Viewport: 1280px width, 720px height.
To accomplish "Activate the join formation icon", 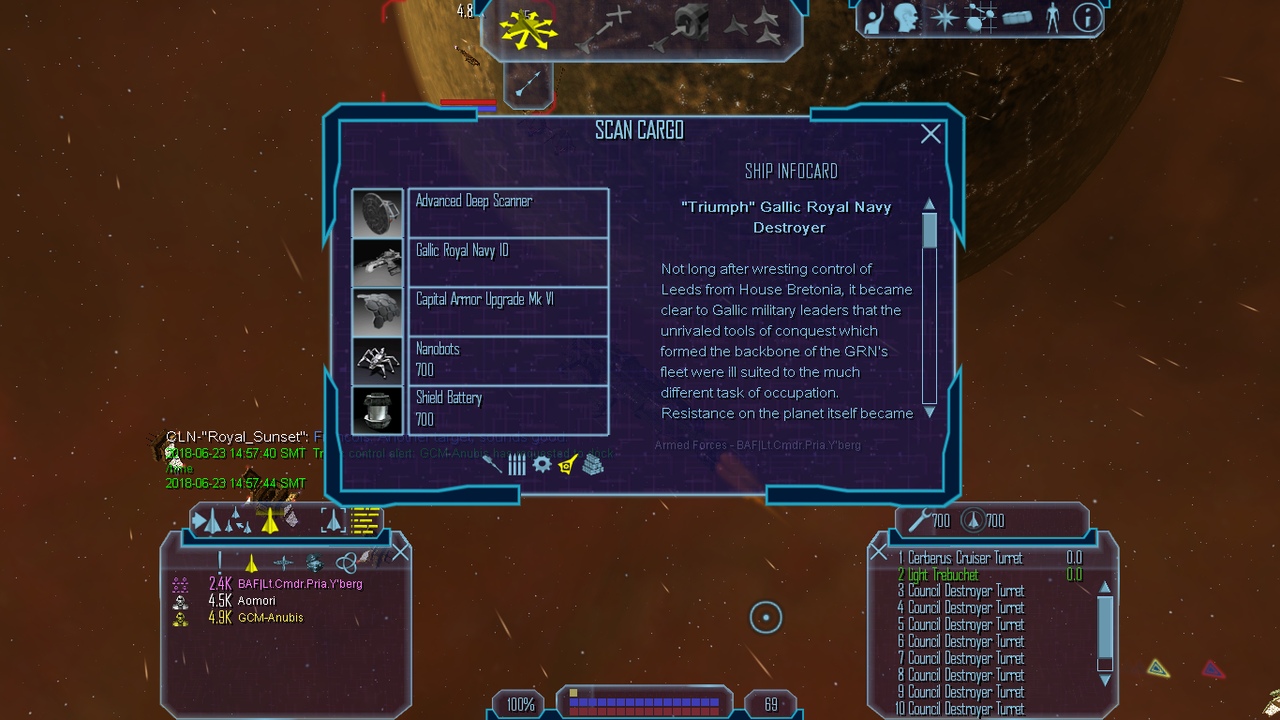I will (x=753, y=27).
